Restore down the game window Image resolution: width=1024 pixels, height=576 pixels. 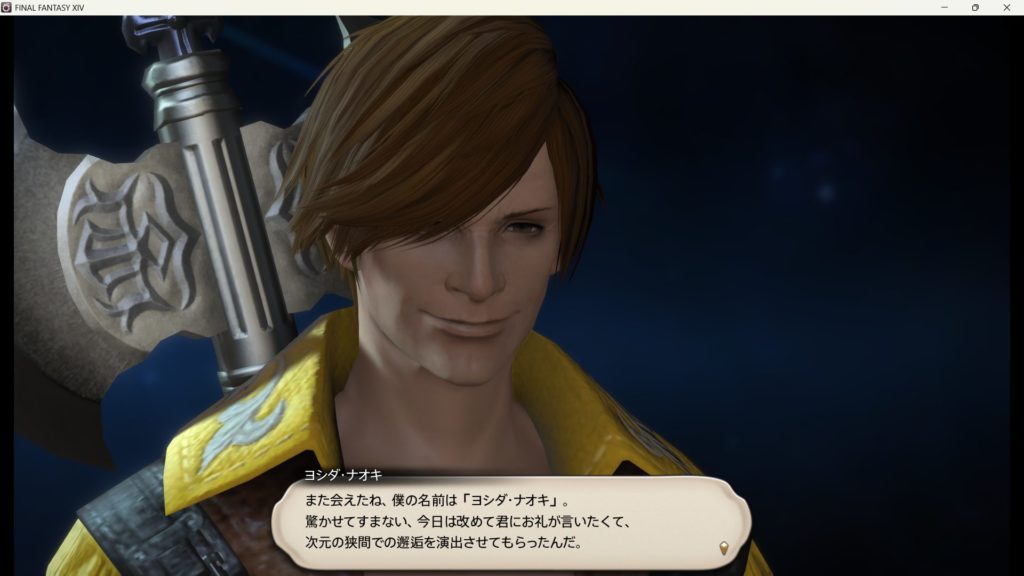975,7
